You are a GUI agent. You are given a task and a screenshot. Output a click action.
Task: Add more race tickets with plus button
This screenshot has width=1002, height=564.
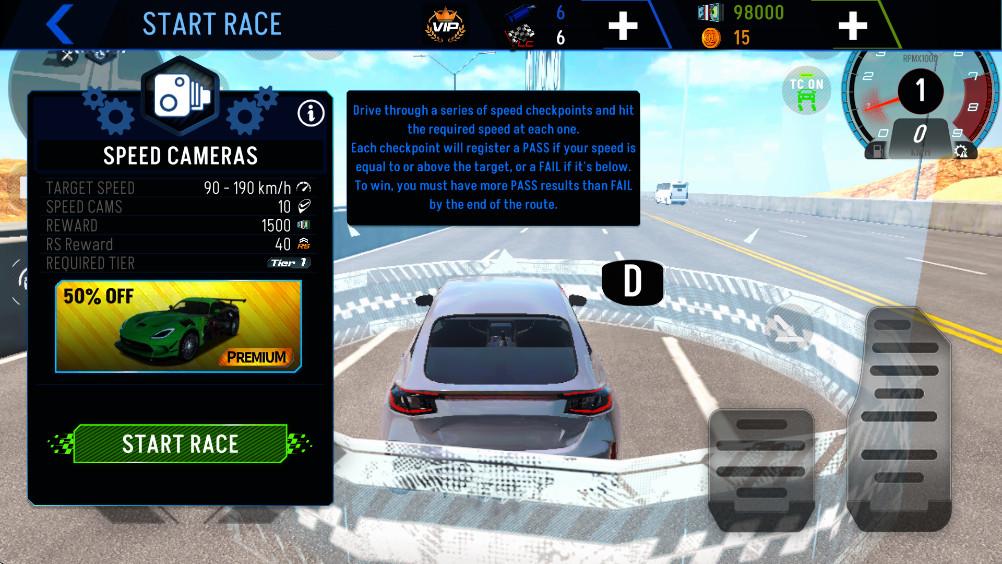click(622, 24)
